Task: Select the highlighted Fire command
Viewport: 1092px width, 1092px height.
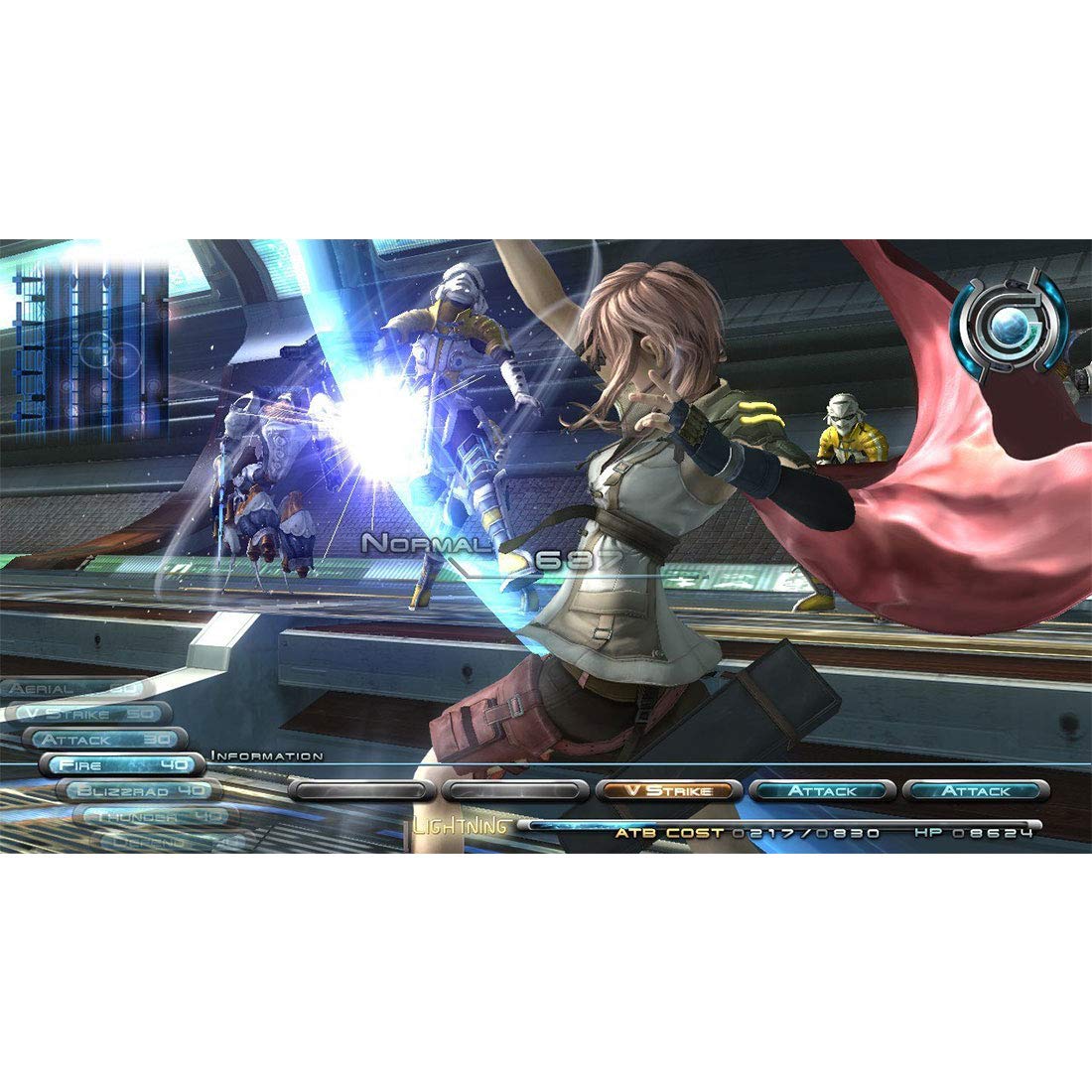Action: coord(122,764)
